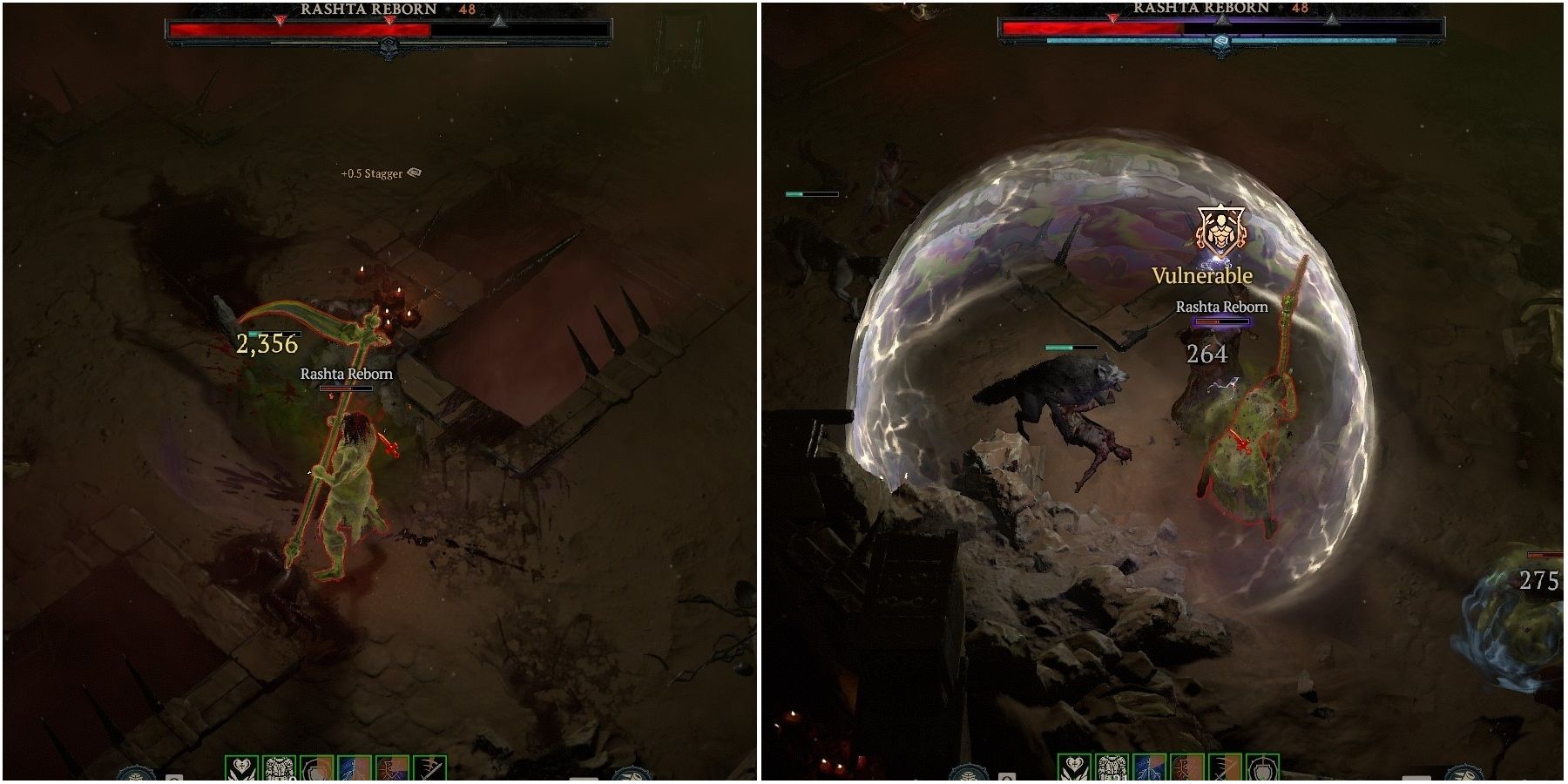Open the circular emblem in the bottom-left corner
The image size is (1568, 784).
[135, 775]
